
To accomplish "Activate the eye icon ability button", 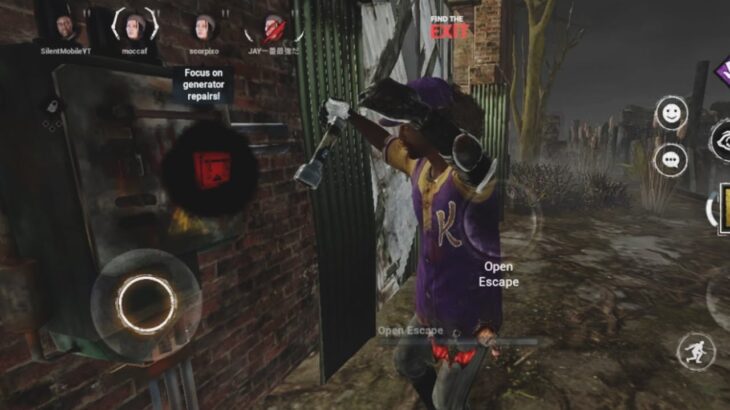I will pyautogui.click(x=722, y=140).
